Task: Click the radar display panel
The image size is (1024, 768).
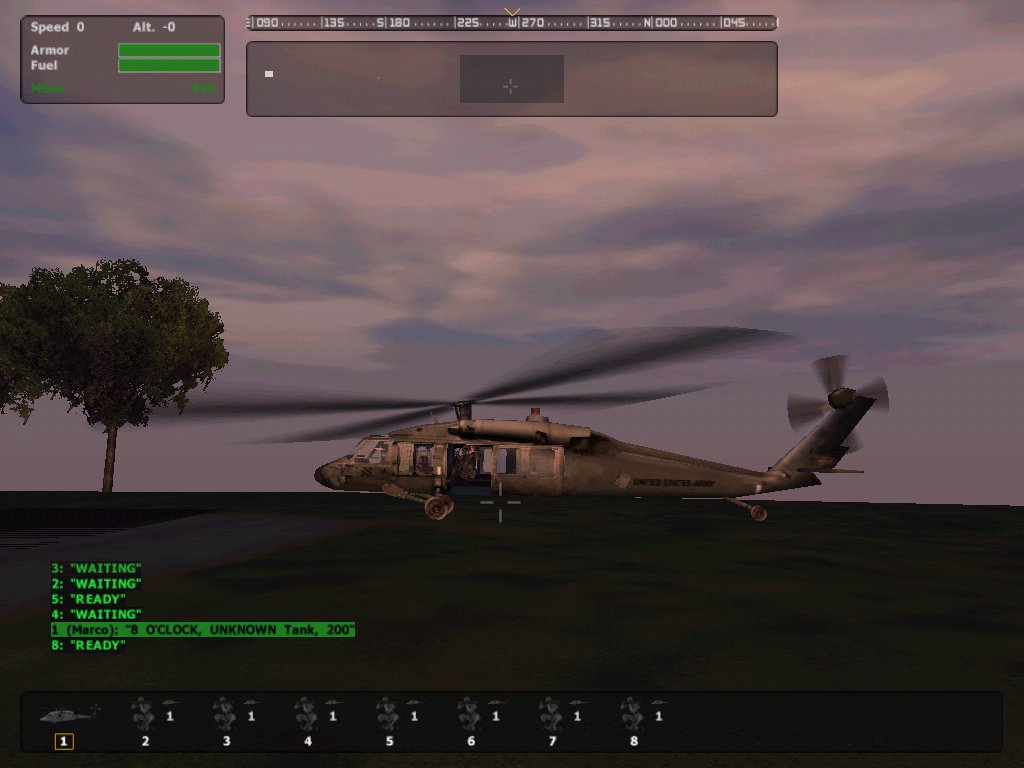Action: [x=511, y=79]
